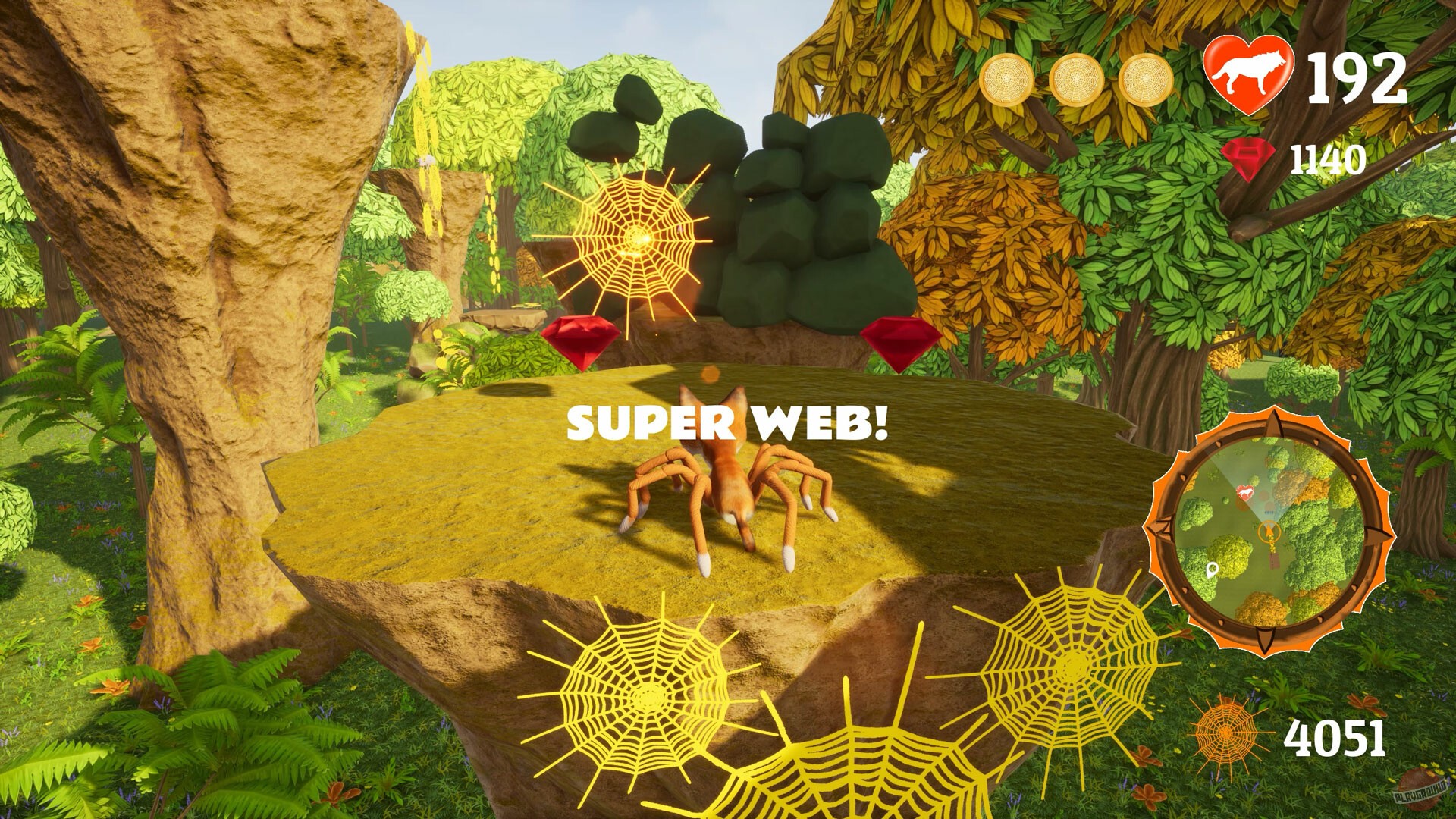
Task: Click the left compass pointer of the minimap
Action: [x=1159, y=531]
